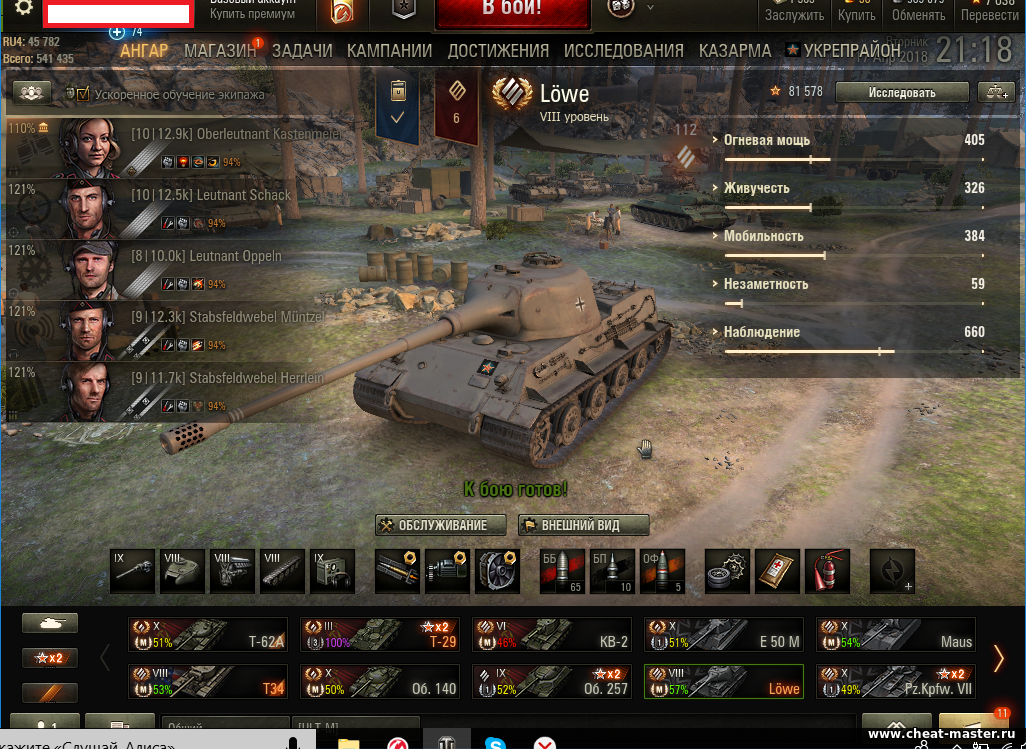Image resolution: width=1026 pixels, height=749 pixels.
Task: Click the Исследовать button
Action: (x=901, y=93)
